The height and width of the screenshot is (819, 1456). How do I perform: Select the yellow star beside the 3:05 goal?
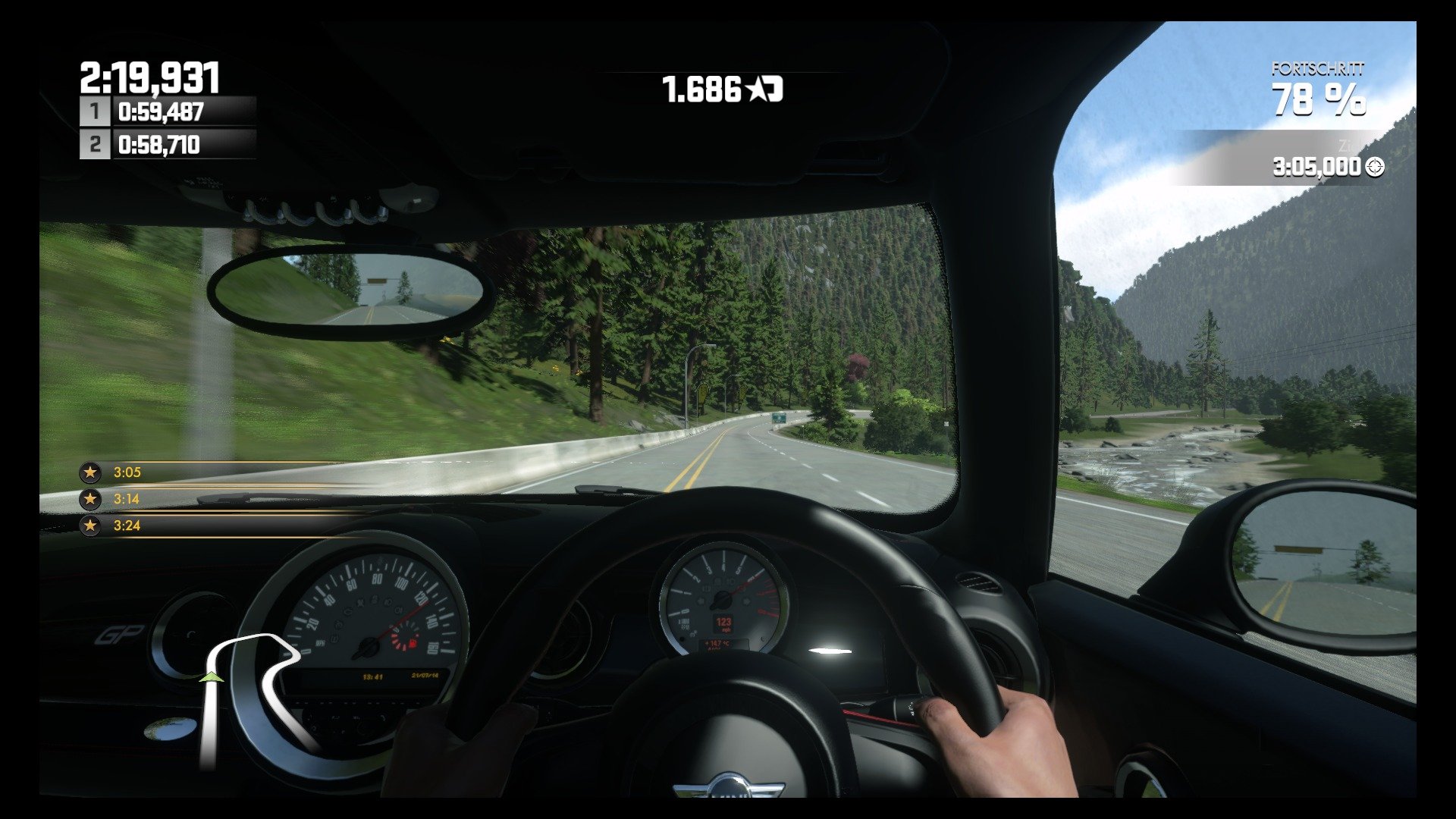90,472
